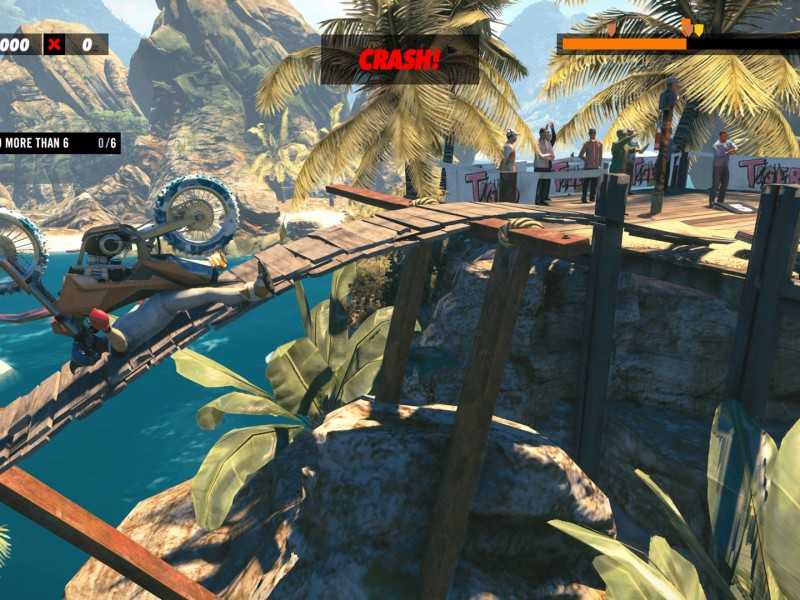The width and height of the screenshot is (800, 600).
Task: Click the red X fault icon
Action: [54, 44]
